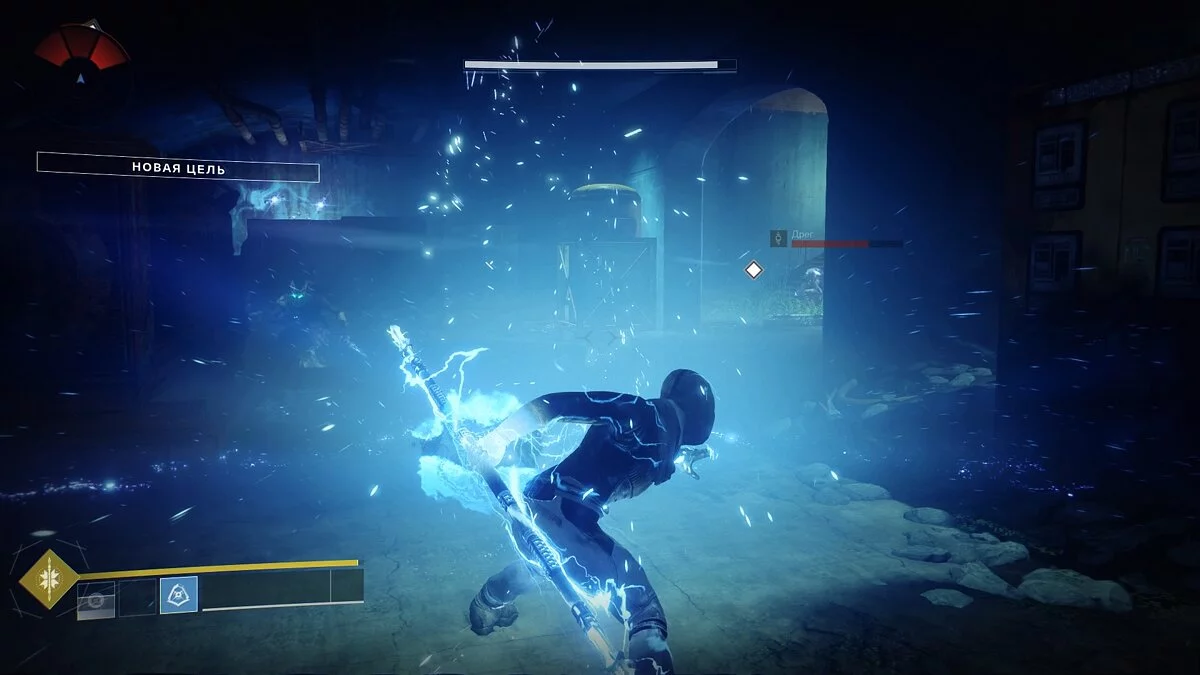The height and width of the screenshot is (675, 1200).
Task: Trigger the blue class ability icon
Action: point(179,595)
